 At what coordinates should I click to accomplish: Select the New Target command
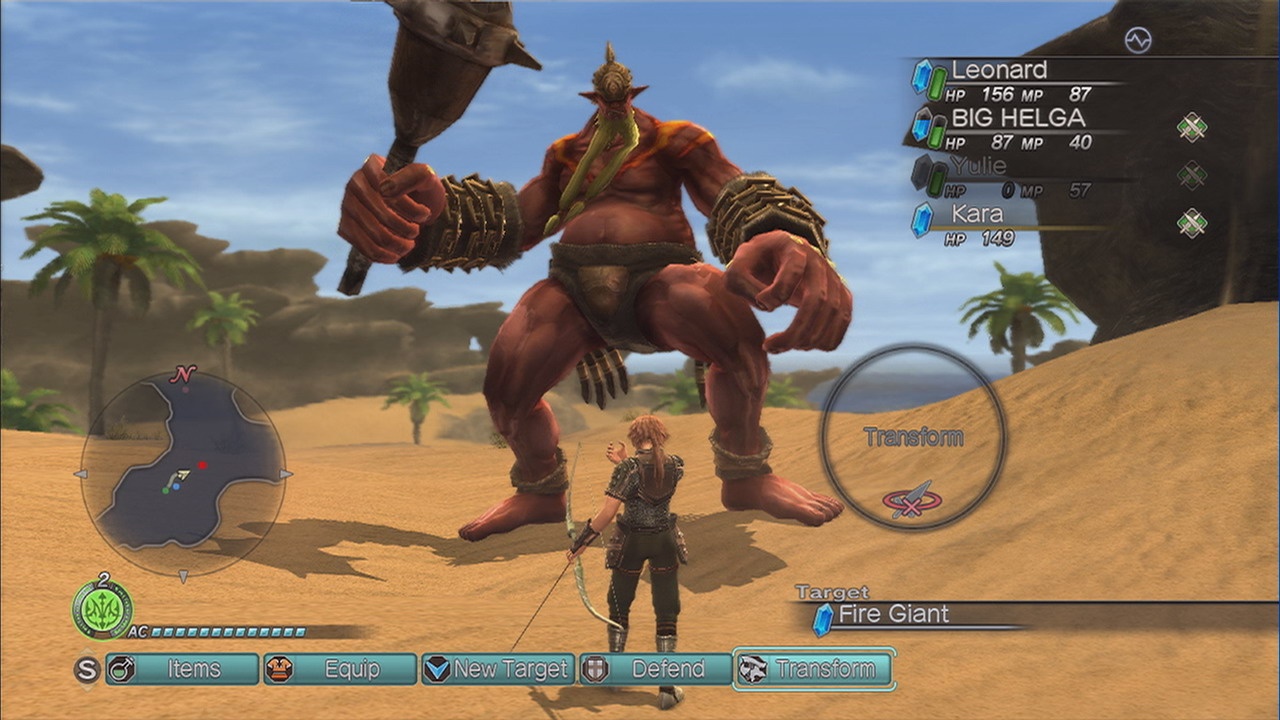tap(498, 669)
